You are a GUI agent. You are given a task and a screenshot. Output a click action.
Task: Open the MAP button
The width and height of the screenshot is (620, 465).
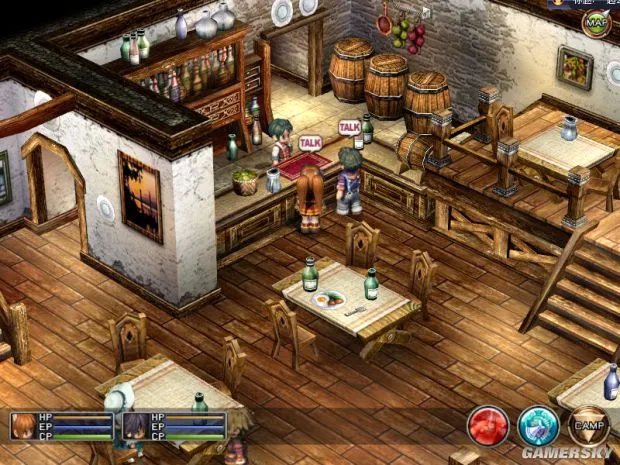[x=597, y=22]
